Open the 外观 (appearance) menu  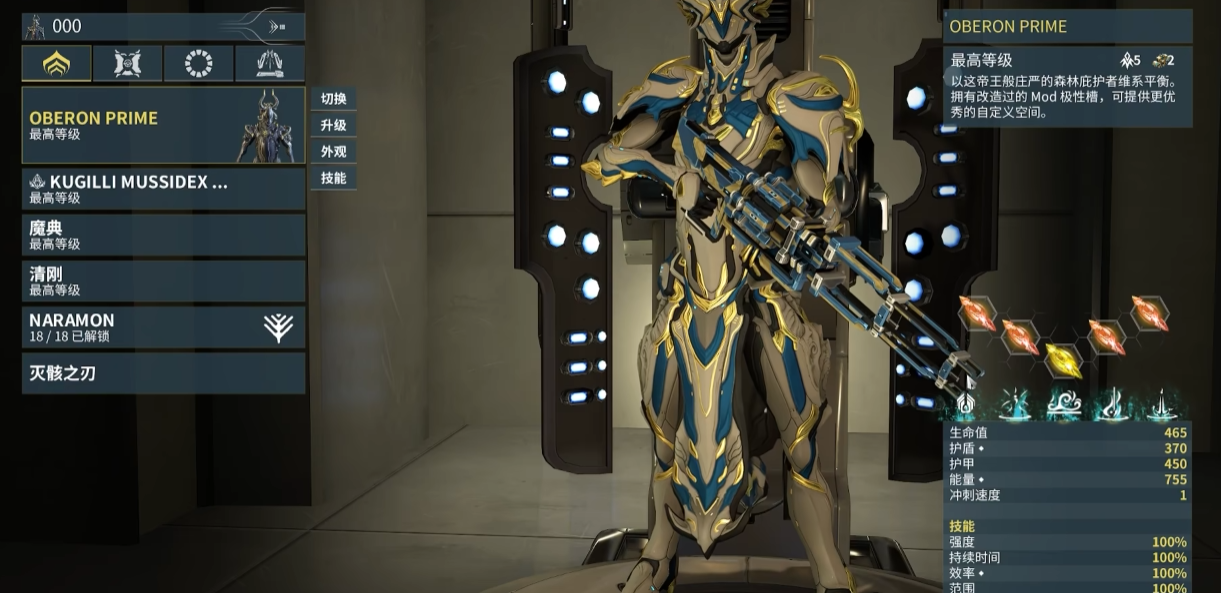[x=333, y=152]
